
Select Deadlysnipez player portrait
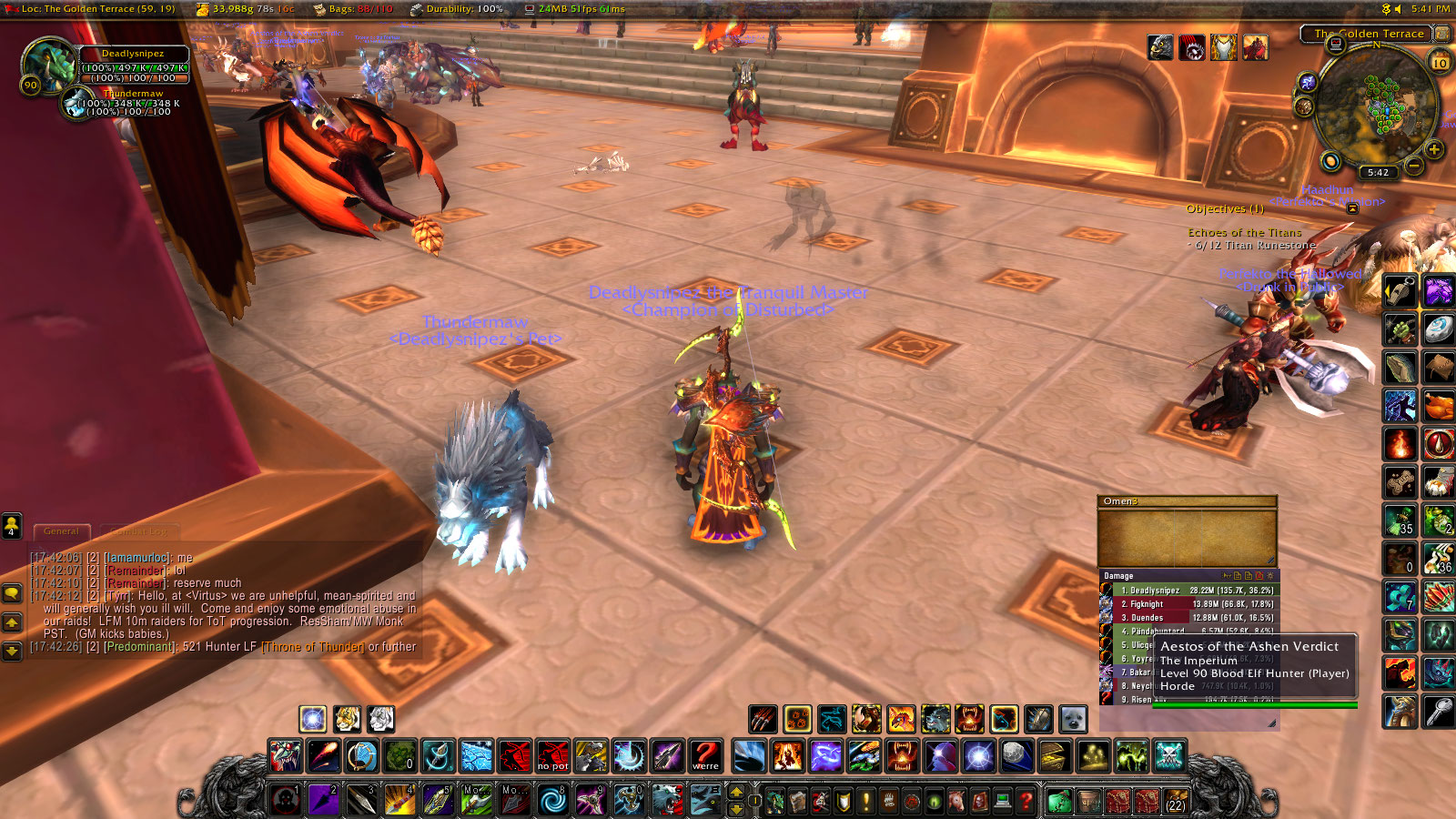point(49,65)
